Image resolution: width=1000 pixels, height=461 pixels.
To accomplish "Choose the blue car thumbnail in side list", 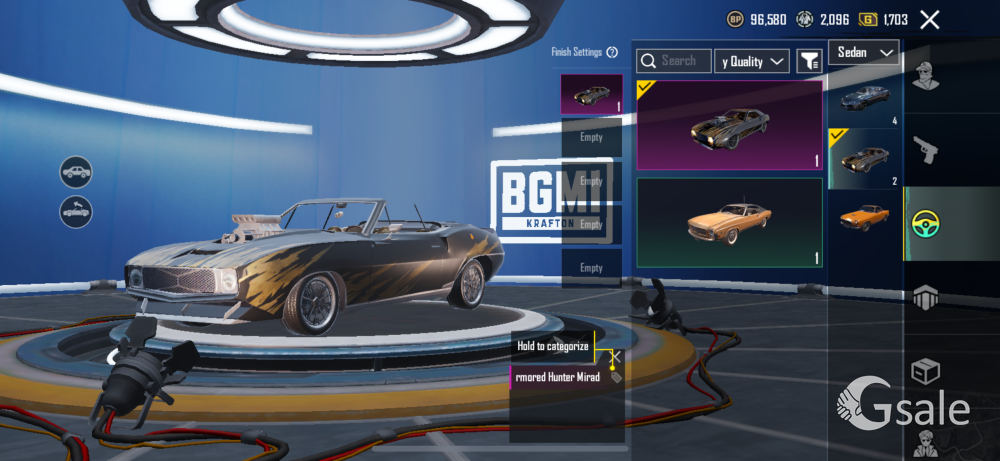I will pyautogui.click(x=865, y=98).
